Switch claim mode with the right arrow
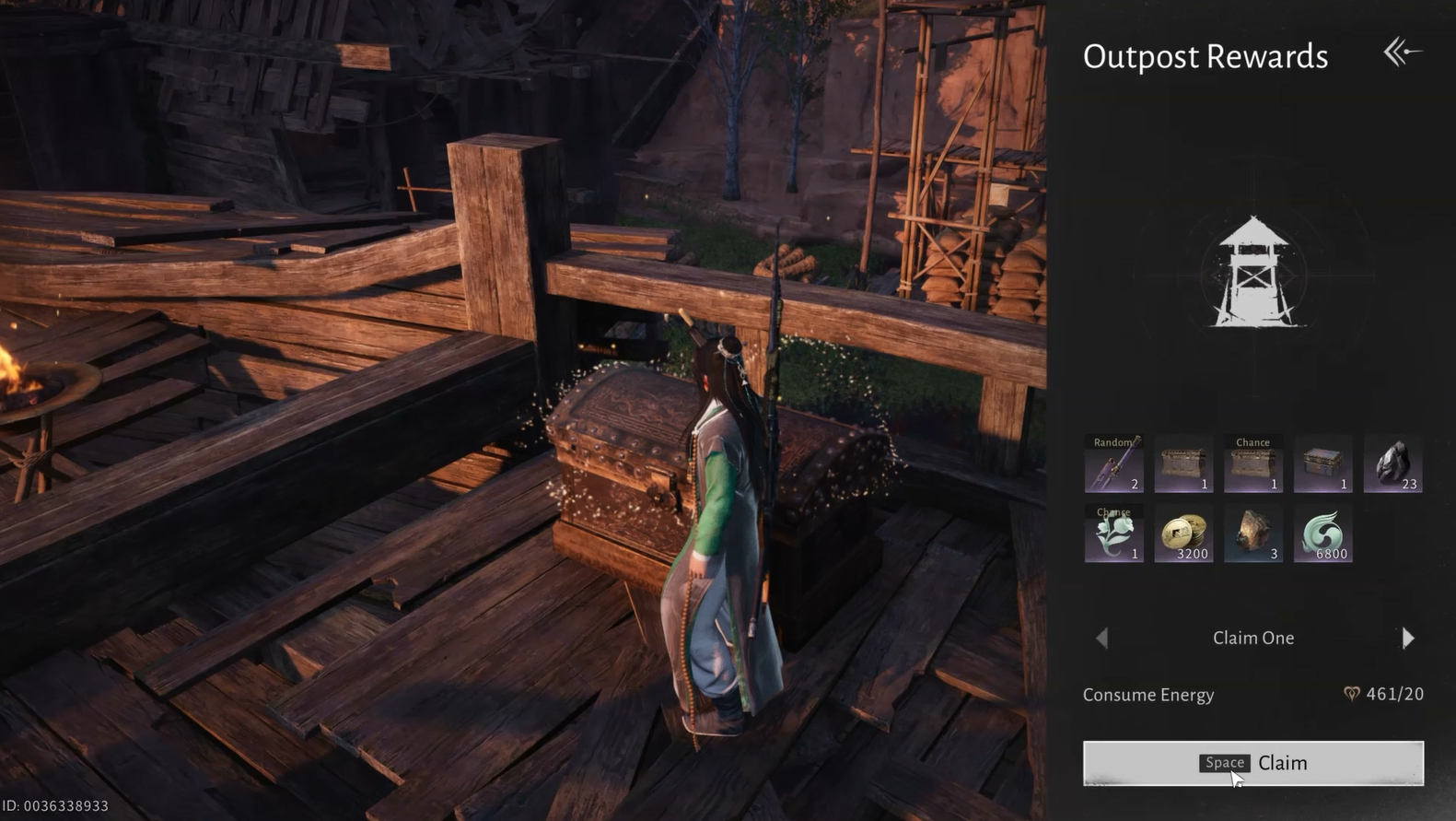Viewport: 1456px width, 821px height. point(1407,638)
